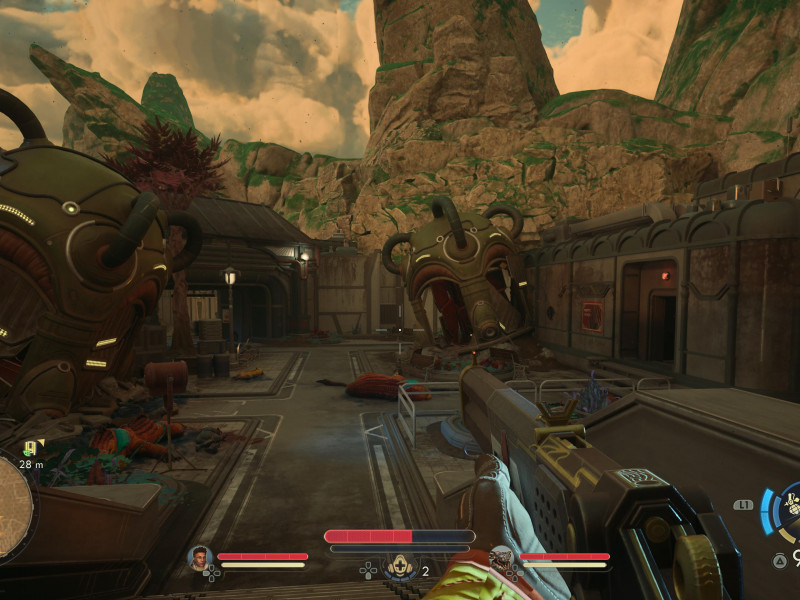Select the human companion portrait
The image size is (800, 600).
pyautogui.click(x=200, y=558)
